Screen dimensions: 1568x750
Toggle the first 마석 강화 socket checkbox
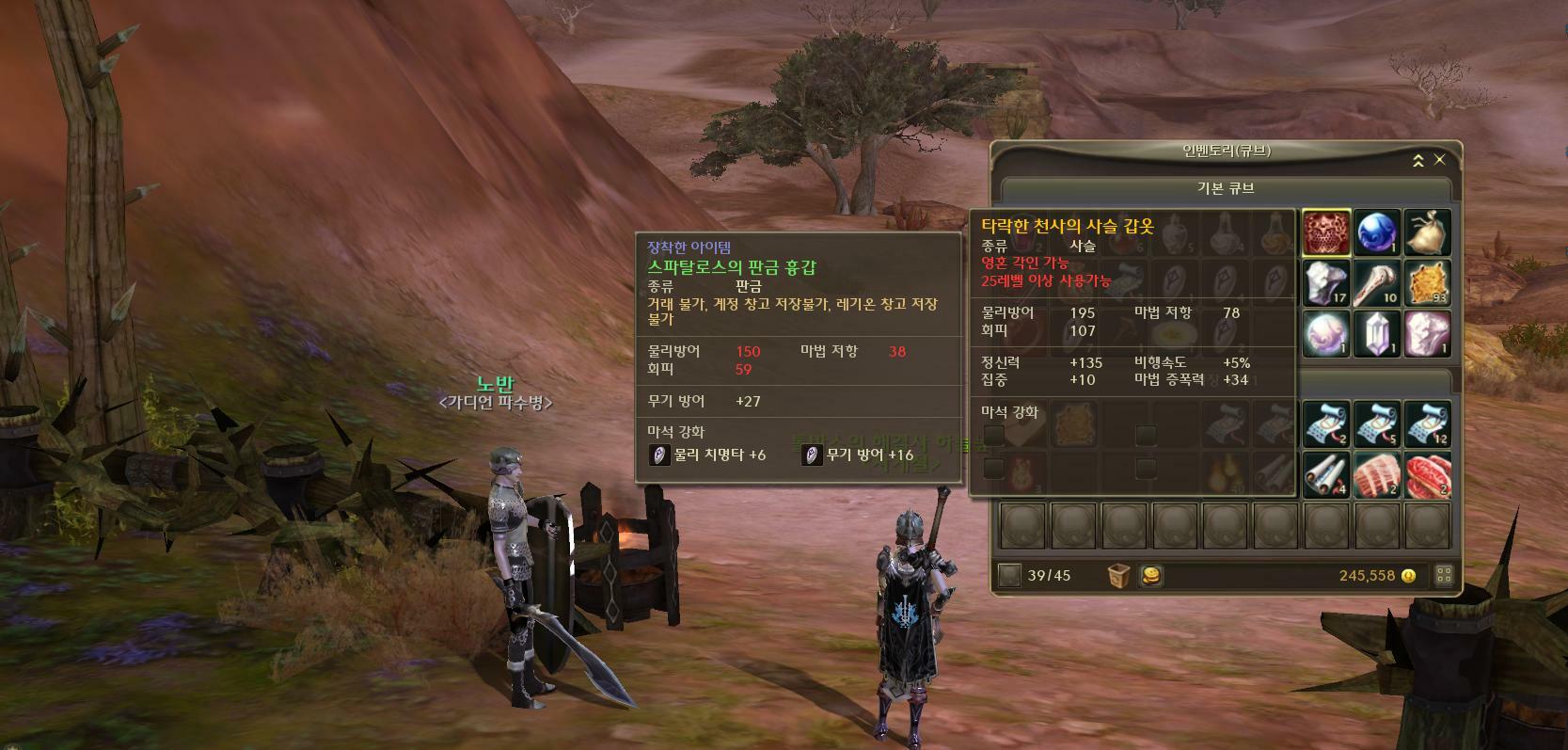point(994,434)
